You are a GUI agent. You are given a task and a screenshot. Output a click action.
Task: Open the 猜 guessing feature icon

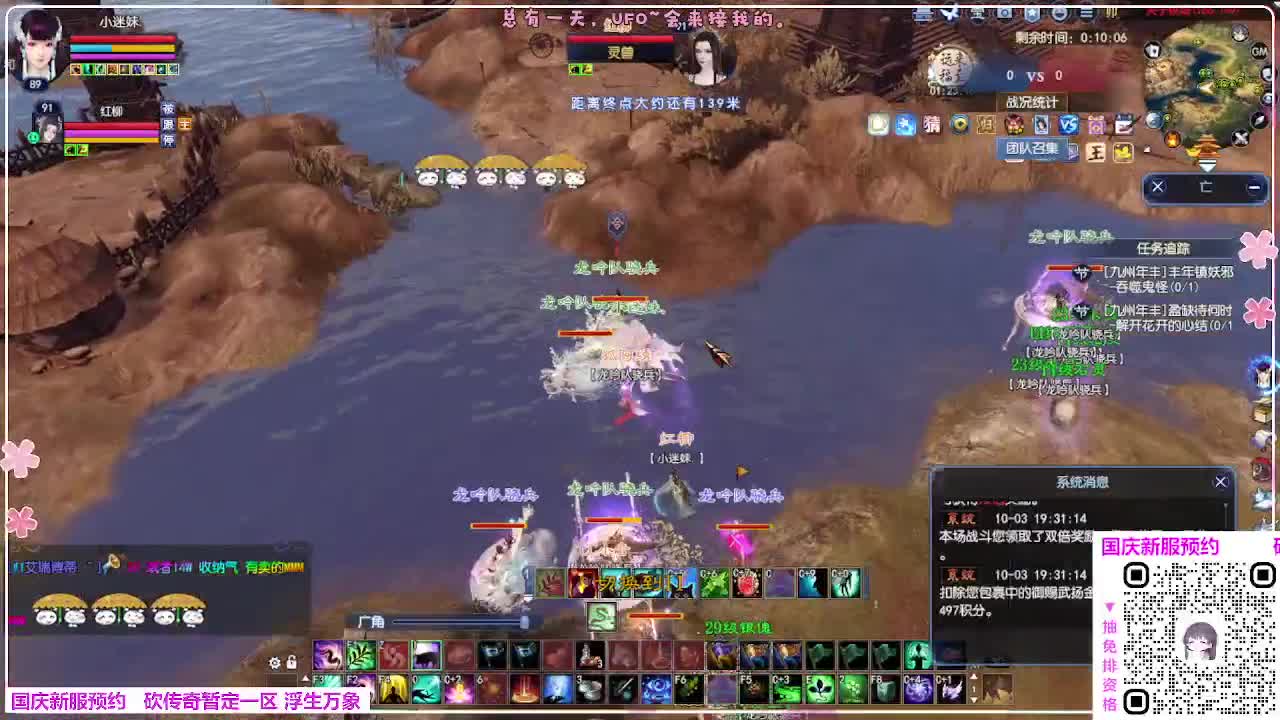click(930, 125)
